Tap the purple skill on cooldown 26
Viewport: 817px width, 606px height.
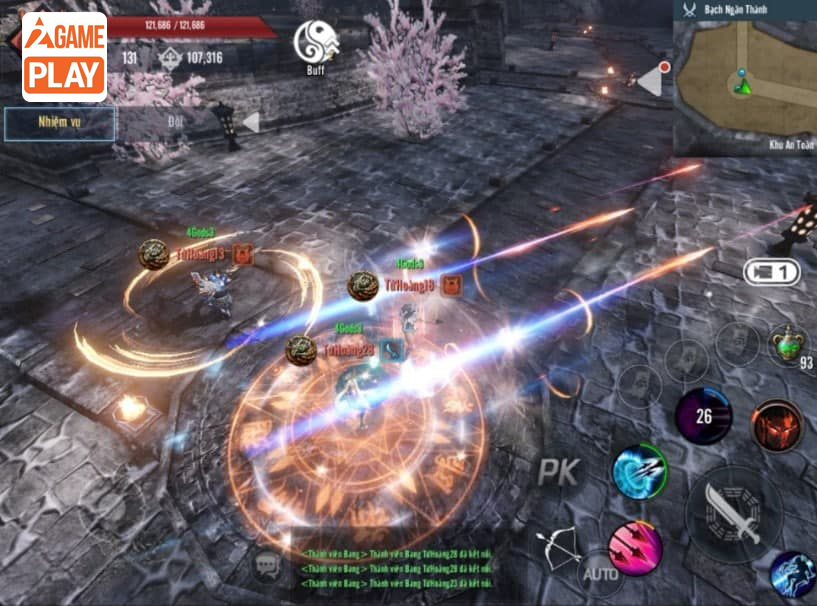tap(703, 416)
